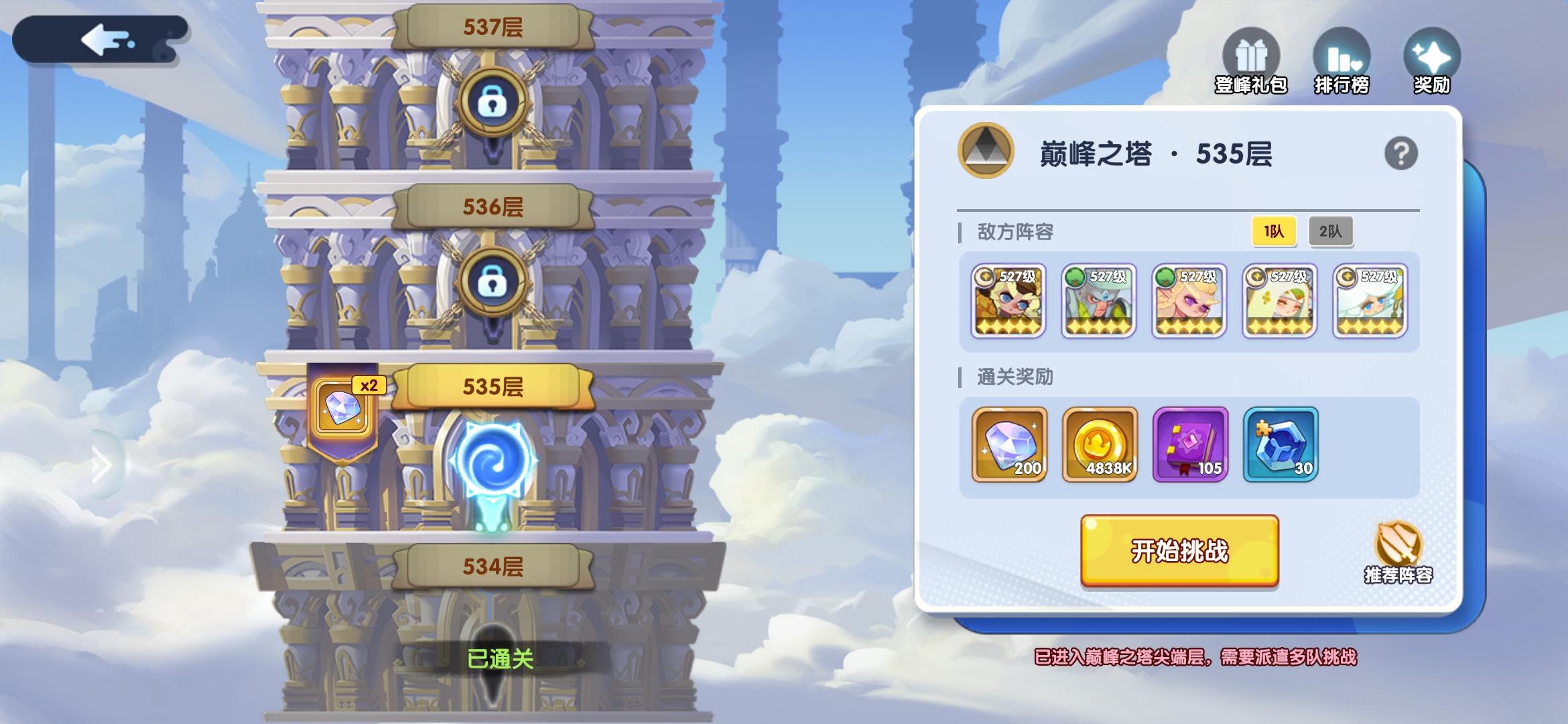The width and height of the screenshot is (1568, 724).
Task: Switch to the 1队 team tab
Action: click(x=1273, y=231)
